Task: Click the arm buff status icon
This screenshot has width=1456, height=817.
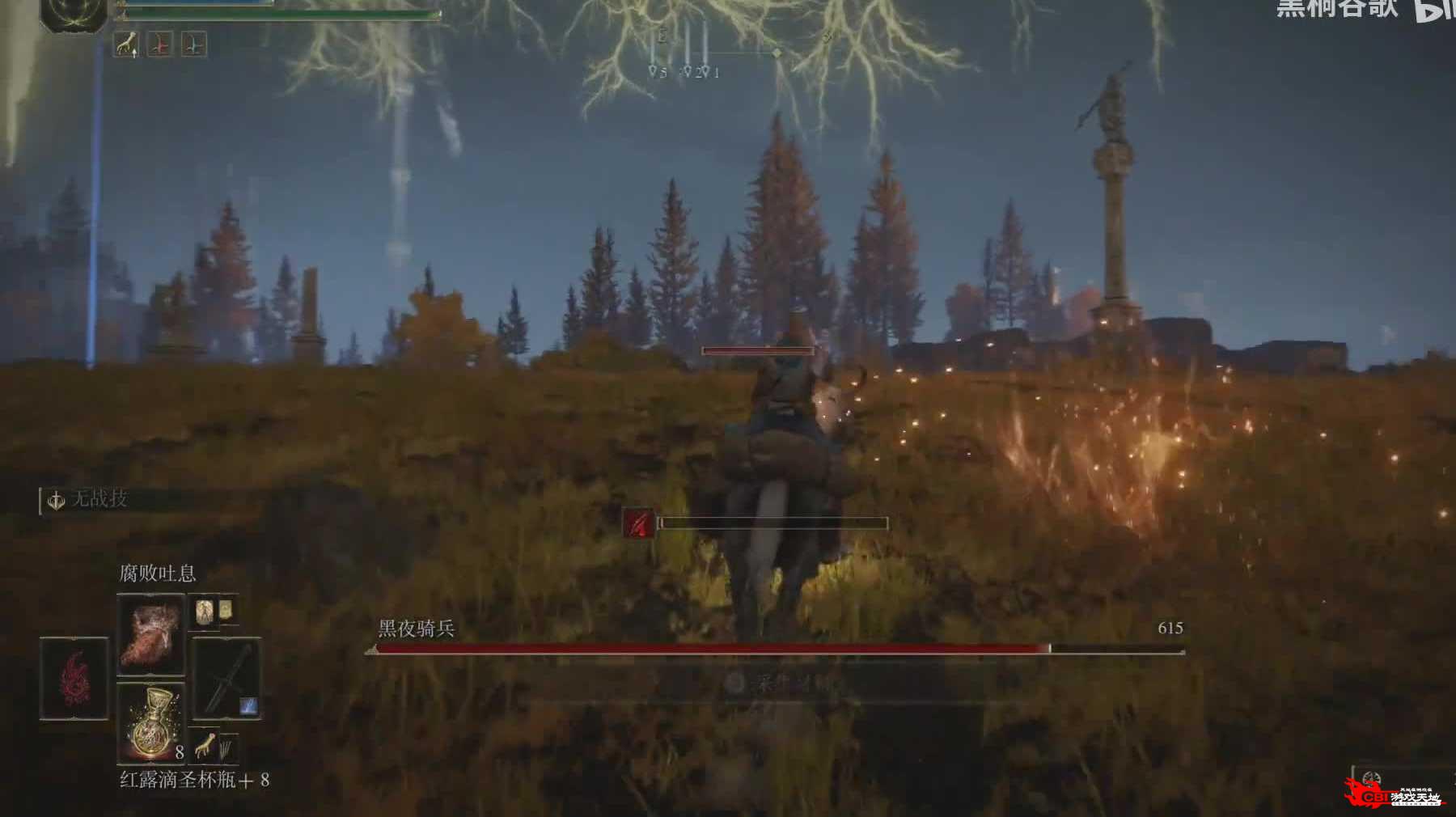Action: point(125,44)
